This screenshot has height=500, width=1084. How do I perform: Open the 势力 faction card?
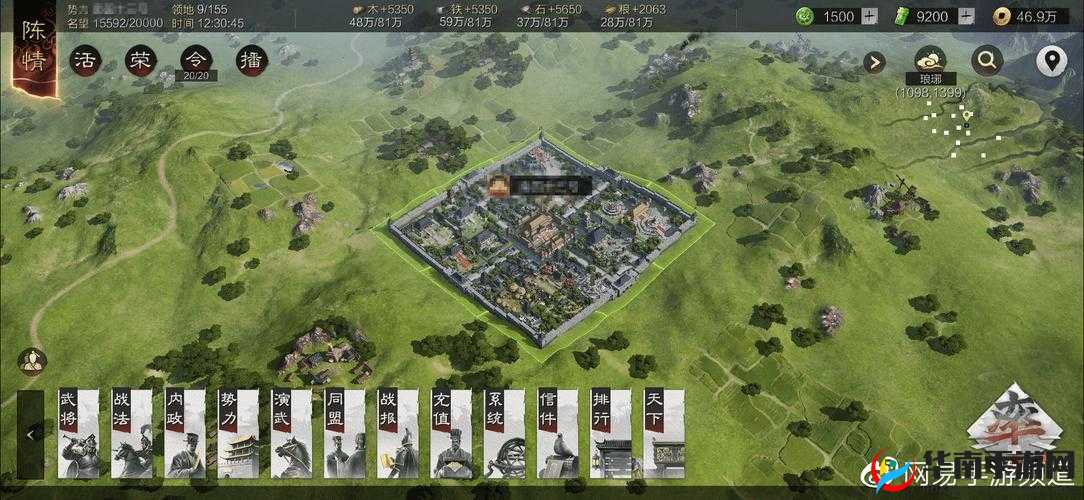(238, 432)
